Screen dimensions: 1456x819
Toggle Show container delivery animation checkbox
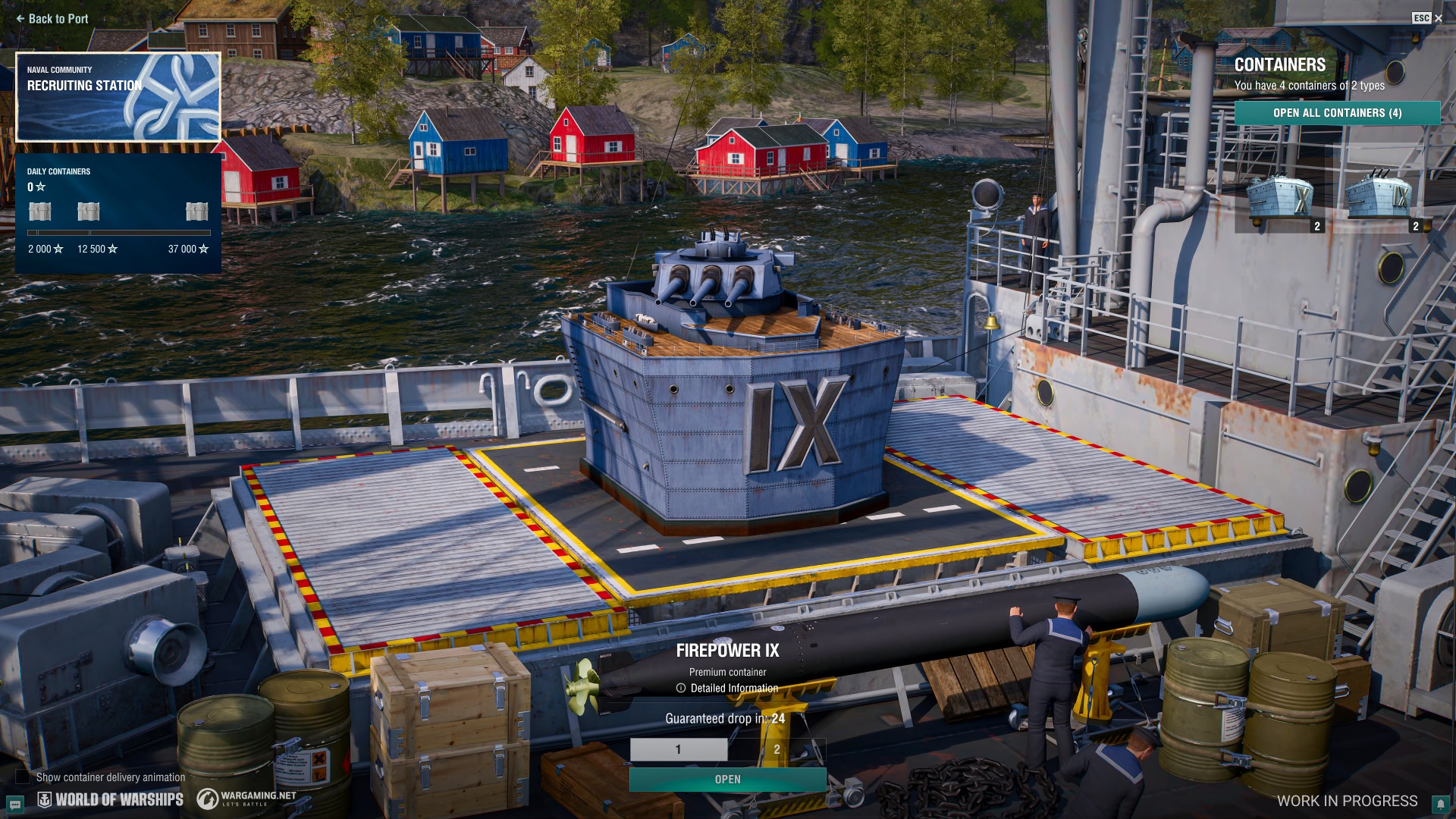23,777
